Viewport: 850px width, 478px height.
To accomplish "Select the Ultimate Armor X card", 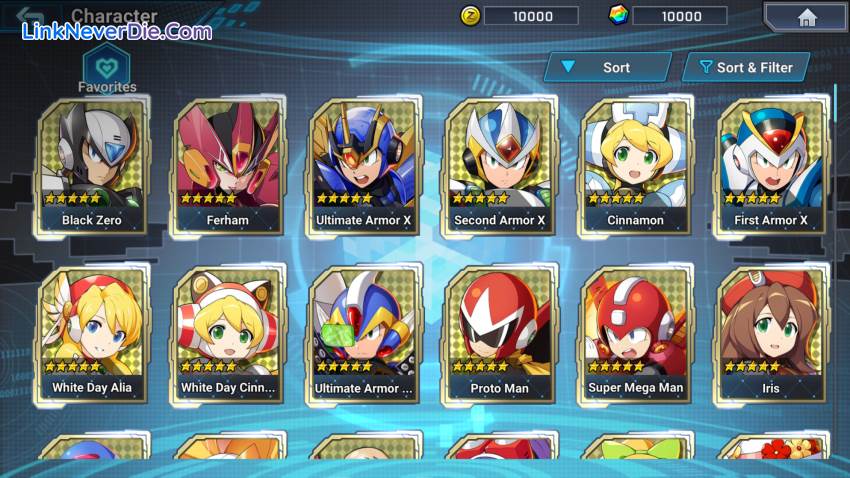I will (x=363, y=166).
